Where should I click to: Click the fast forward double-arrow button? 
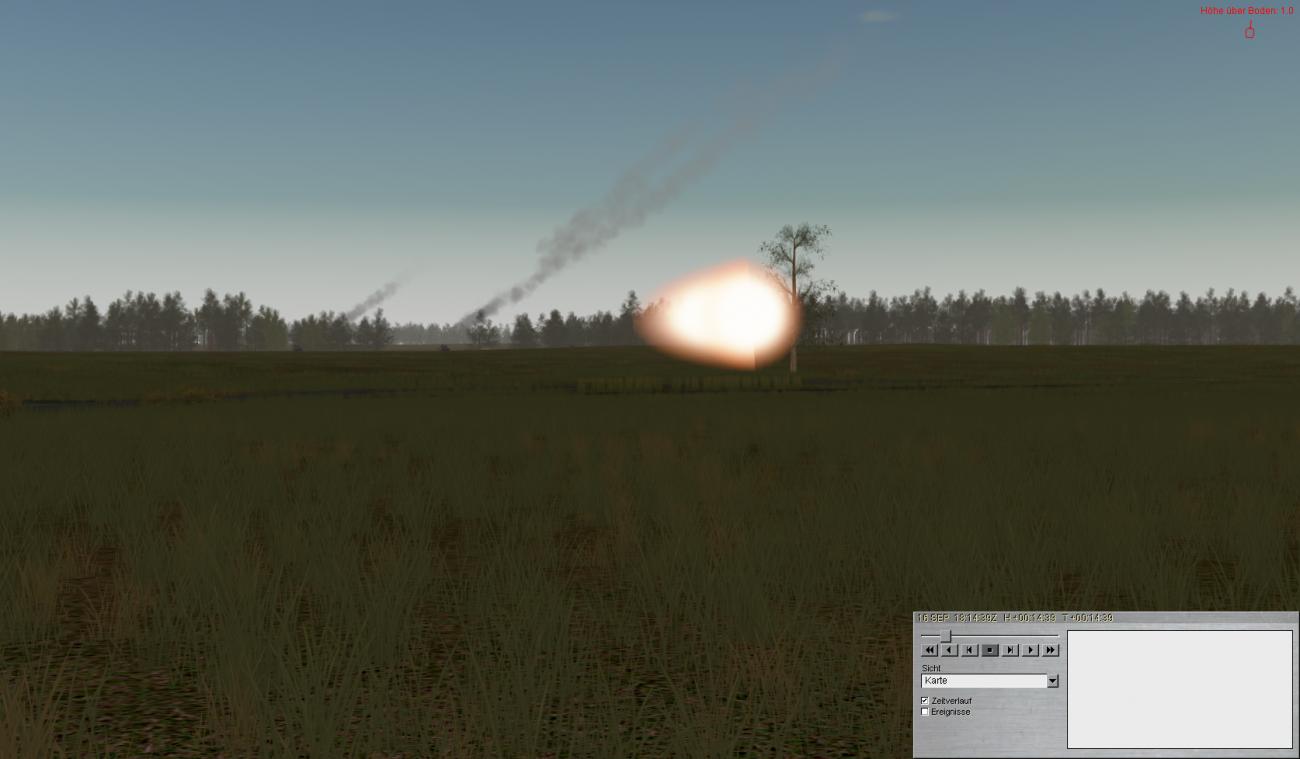(1050, 650)
